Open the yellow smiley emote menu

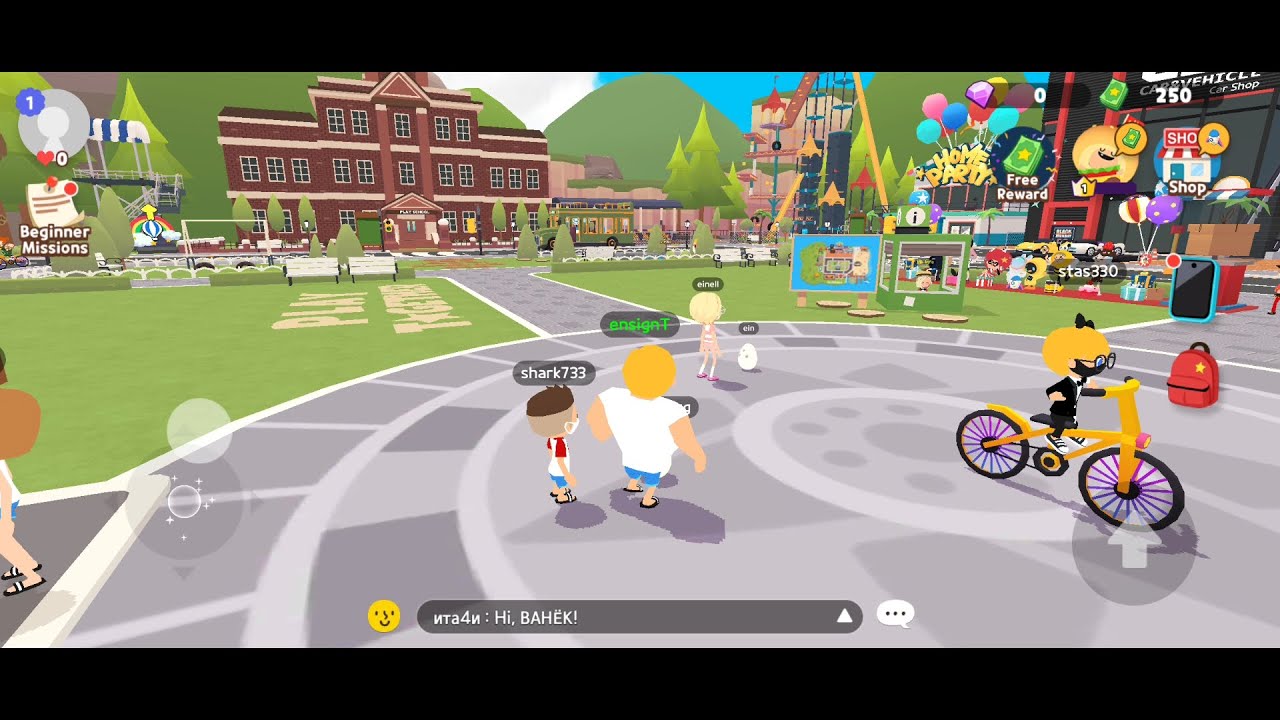[384, 616]
